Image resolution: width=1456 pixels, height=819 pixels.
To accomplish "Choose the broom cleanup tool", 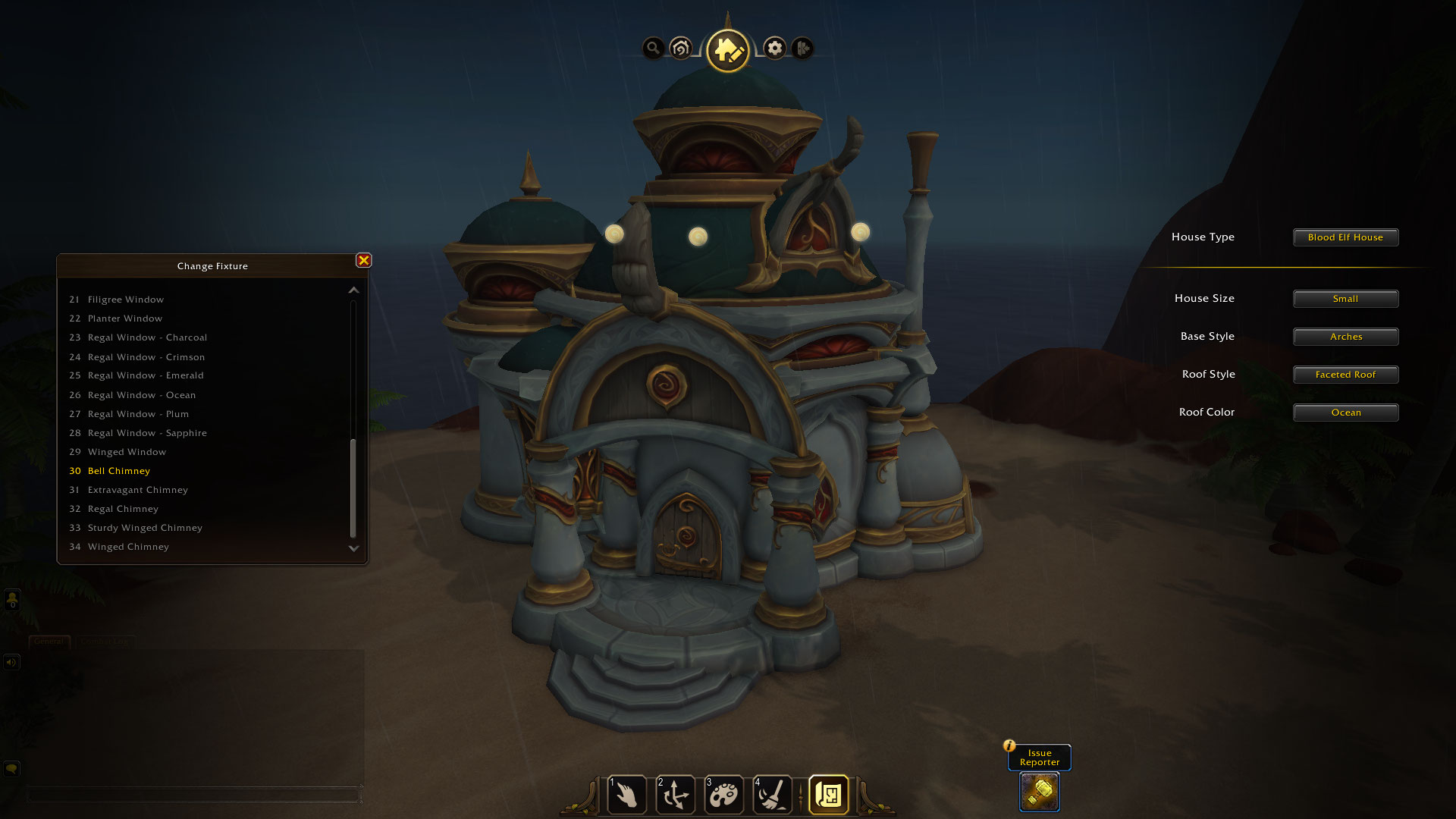I will point(772,795).
